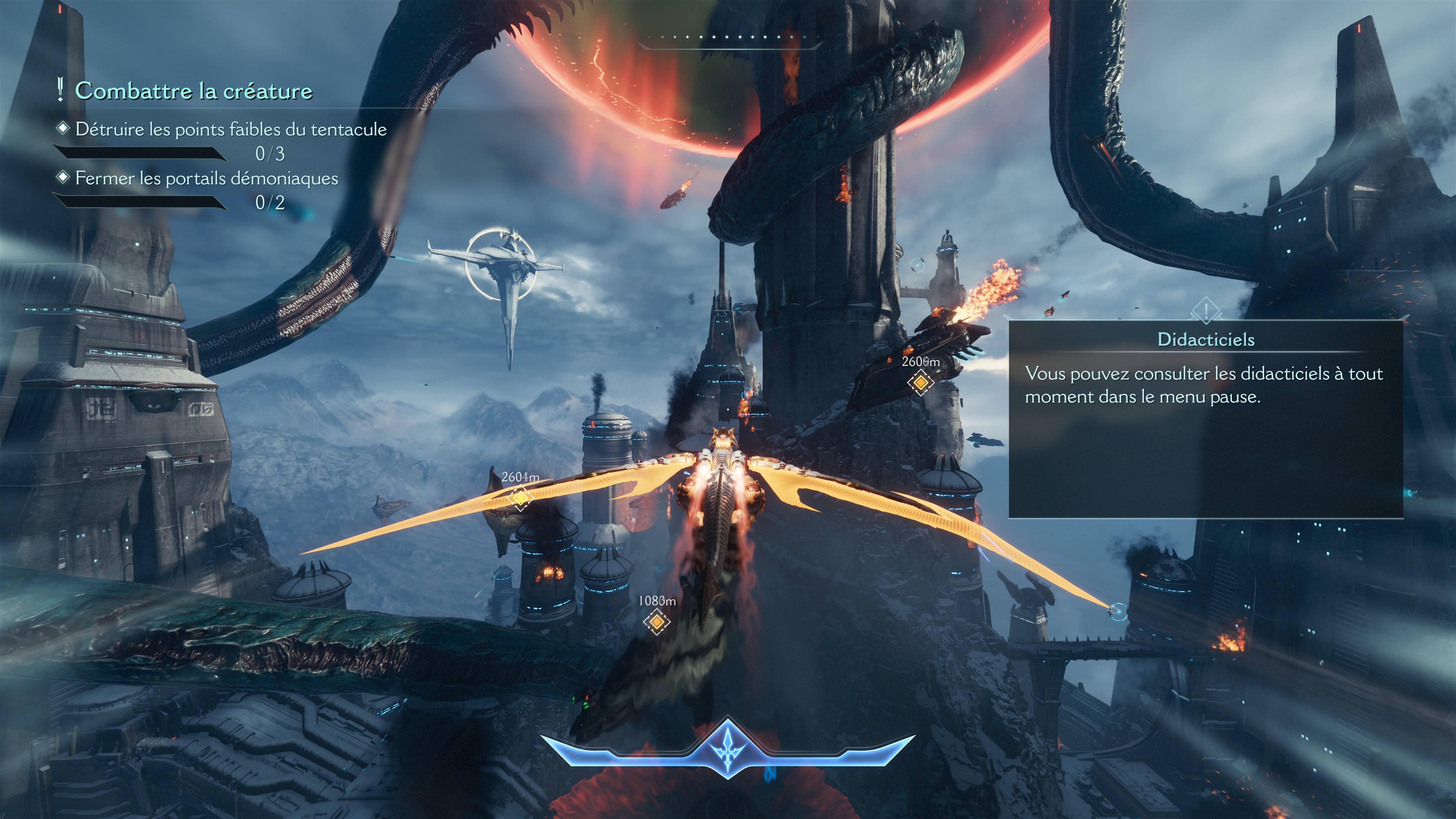The image size is (1456, 819).
Task: Select the objective marker below the burning ship
Action: pos(920,383)
